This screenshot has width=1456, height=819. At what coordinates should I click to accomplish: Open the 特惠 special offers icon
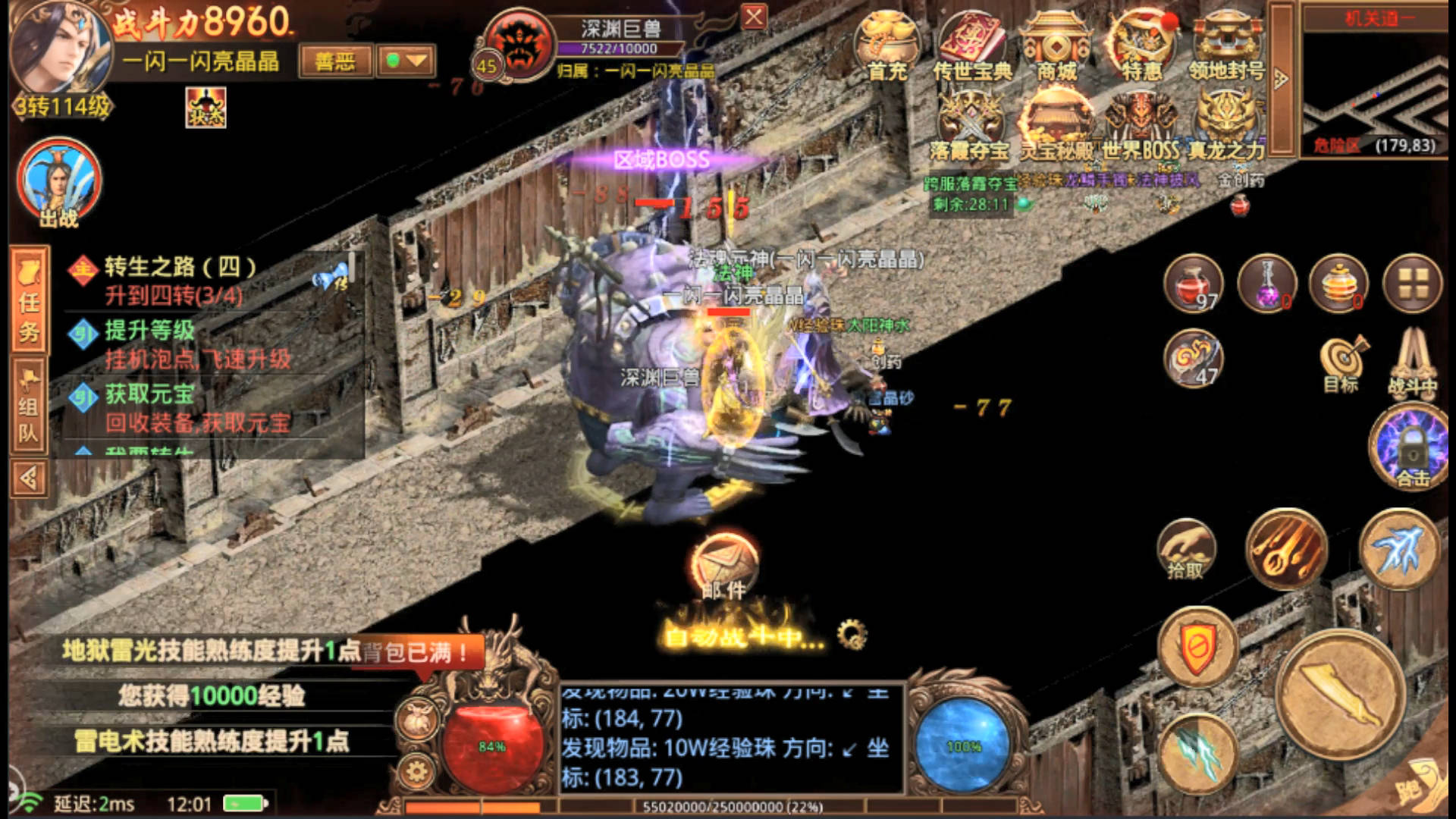1142,47
